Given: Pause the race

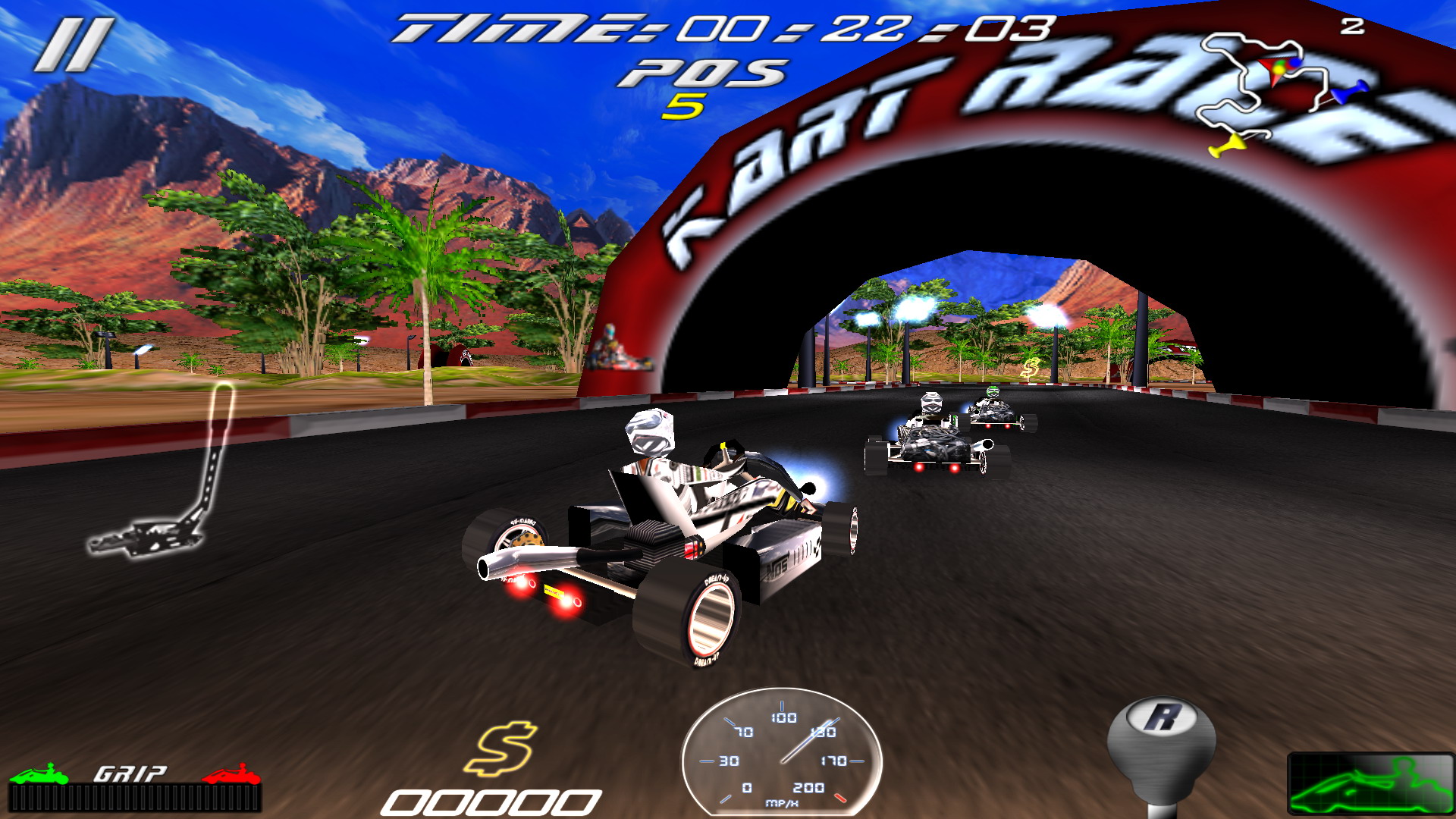Looking at the screenshot, I should click(74, 45).
